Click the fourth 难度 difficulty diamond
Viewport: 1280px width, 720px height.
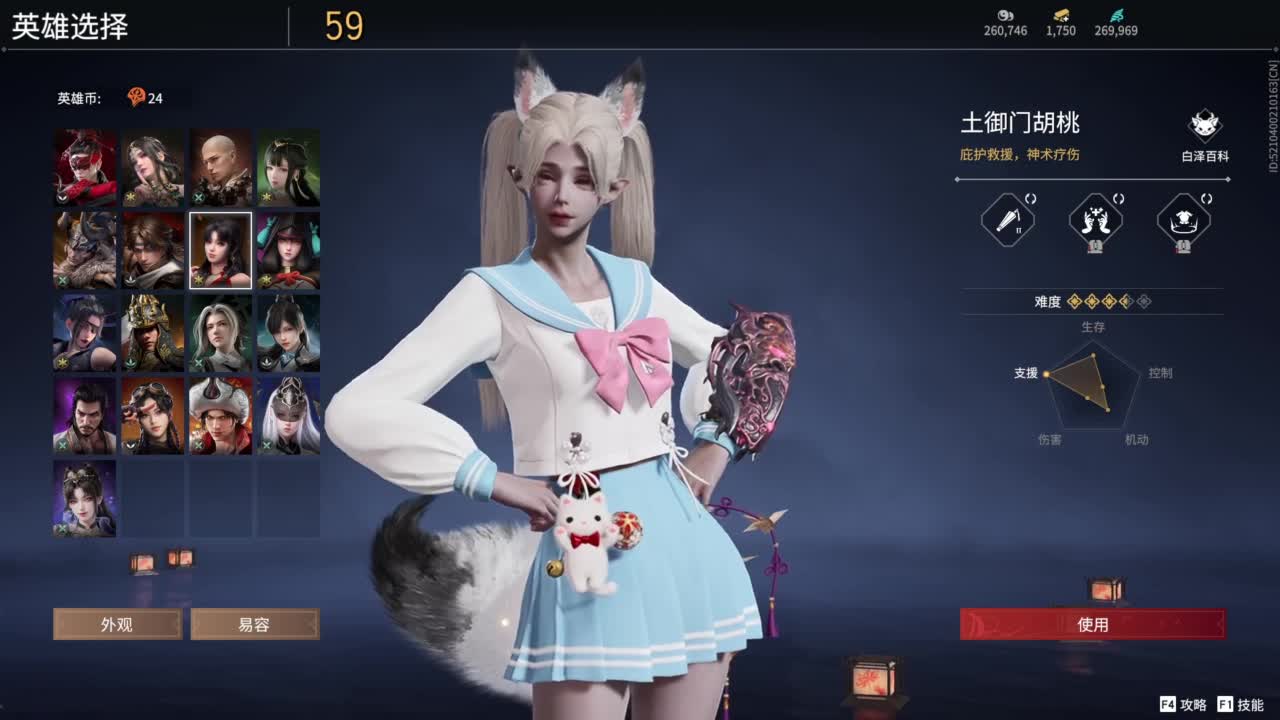coord(1126,301)
